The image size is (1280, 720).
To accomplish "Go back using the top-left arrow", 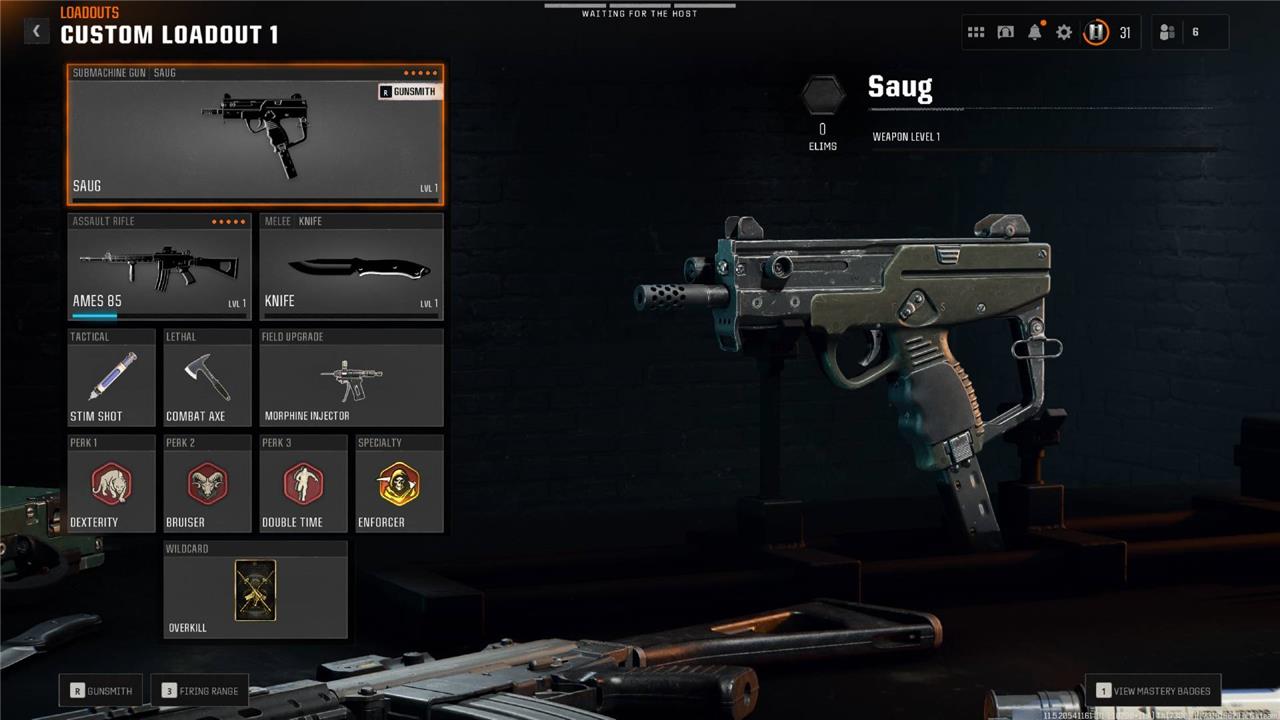I will [x=36, y=31].
